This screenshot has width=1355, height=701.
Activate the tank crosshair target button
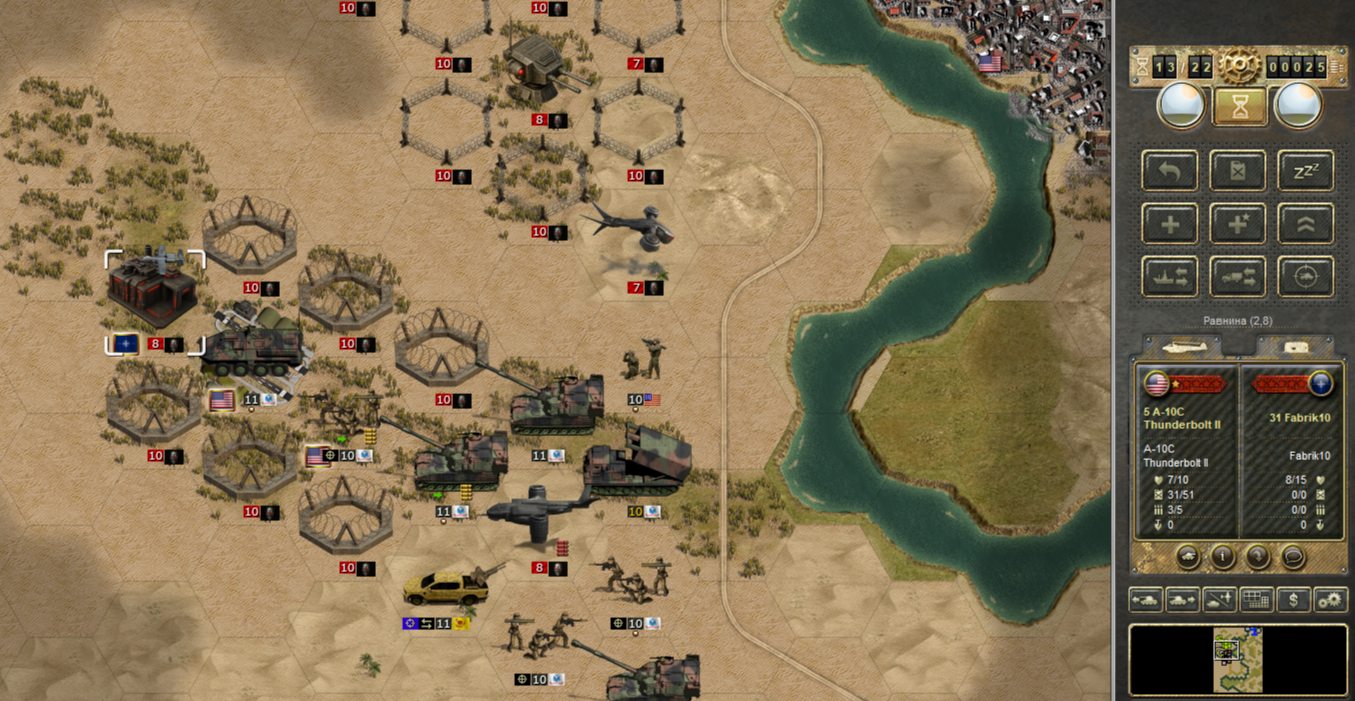(1306, 277)
